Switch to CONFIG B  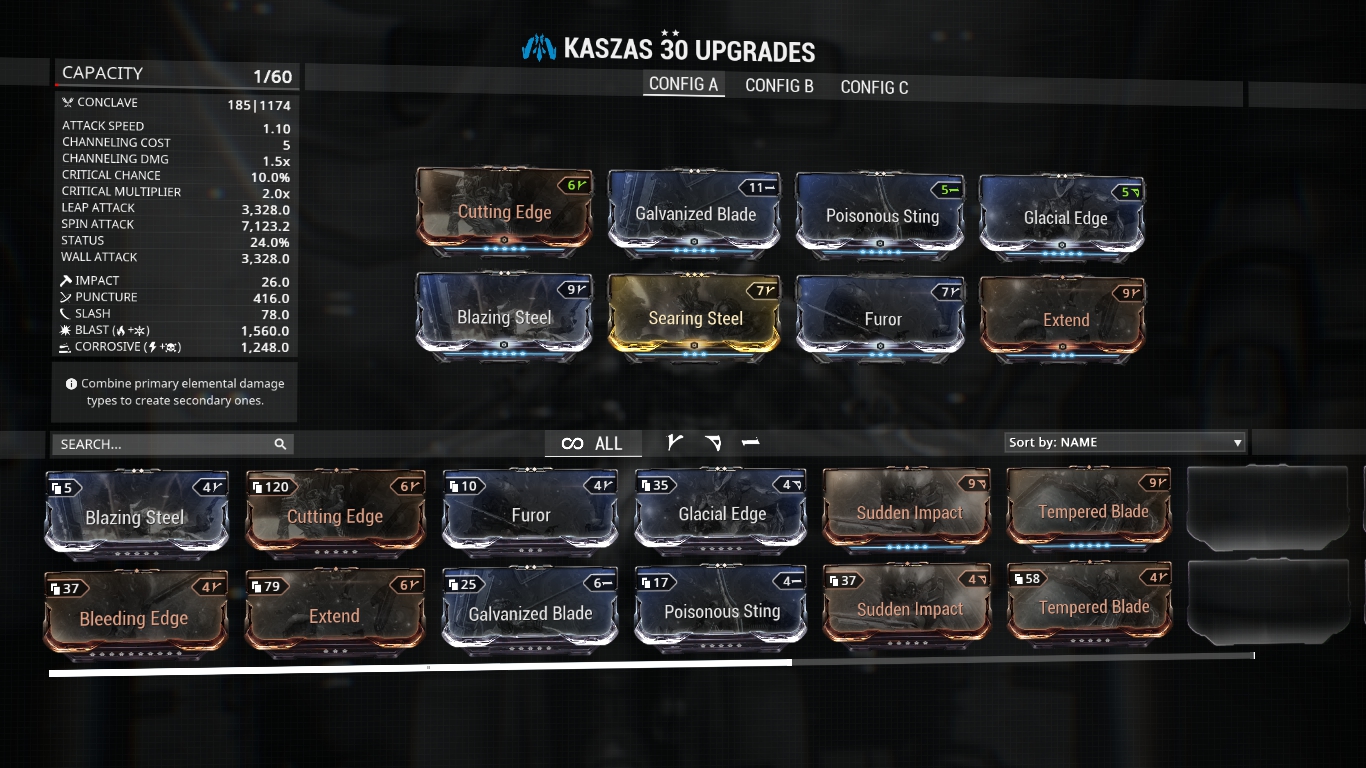(x=778, y=87)
